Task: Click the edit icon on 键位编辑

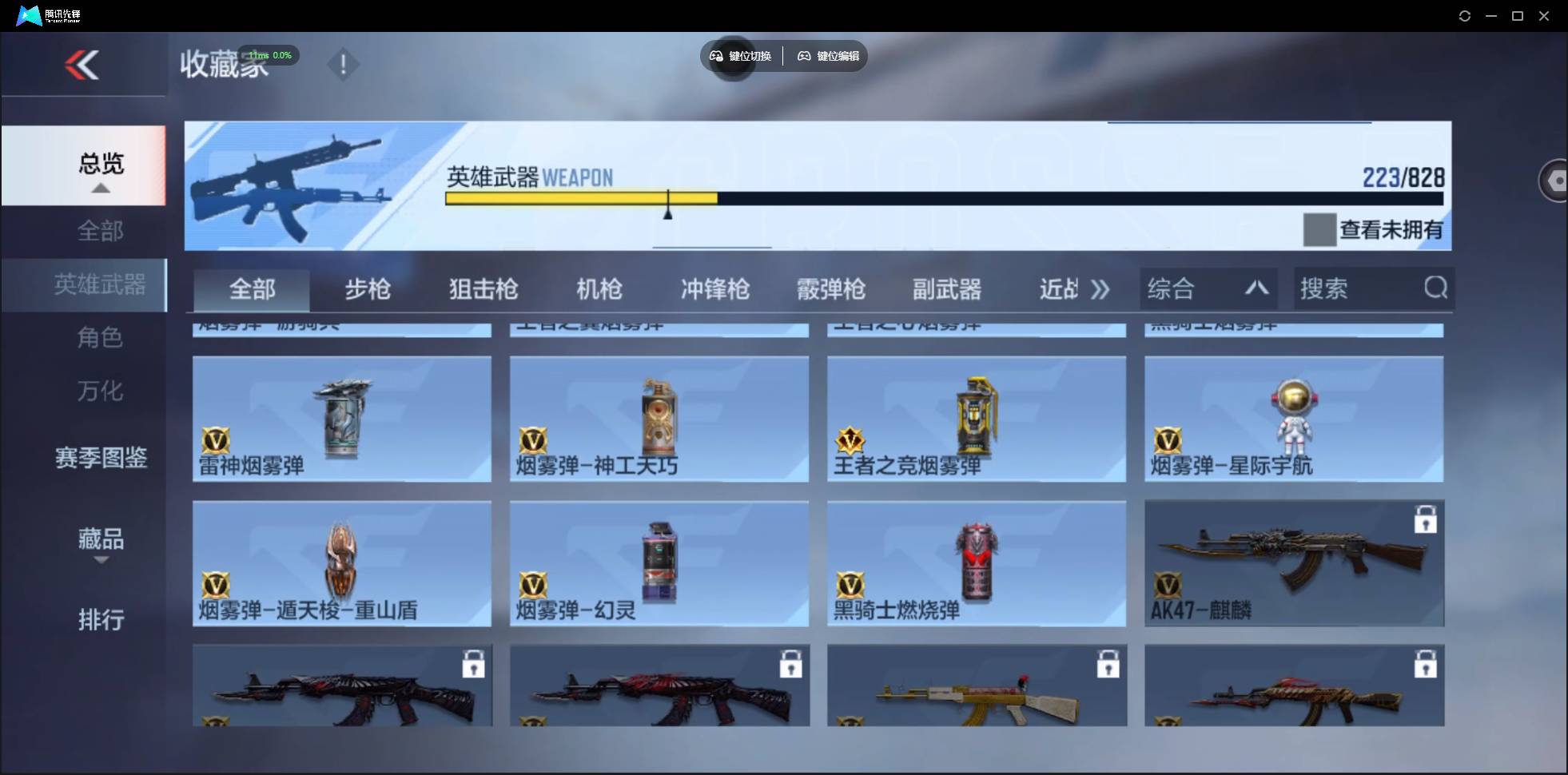Action: click(x=803, y=56)
